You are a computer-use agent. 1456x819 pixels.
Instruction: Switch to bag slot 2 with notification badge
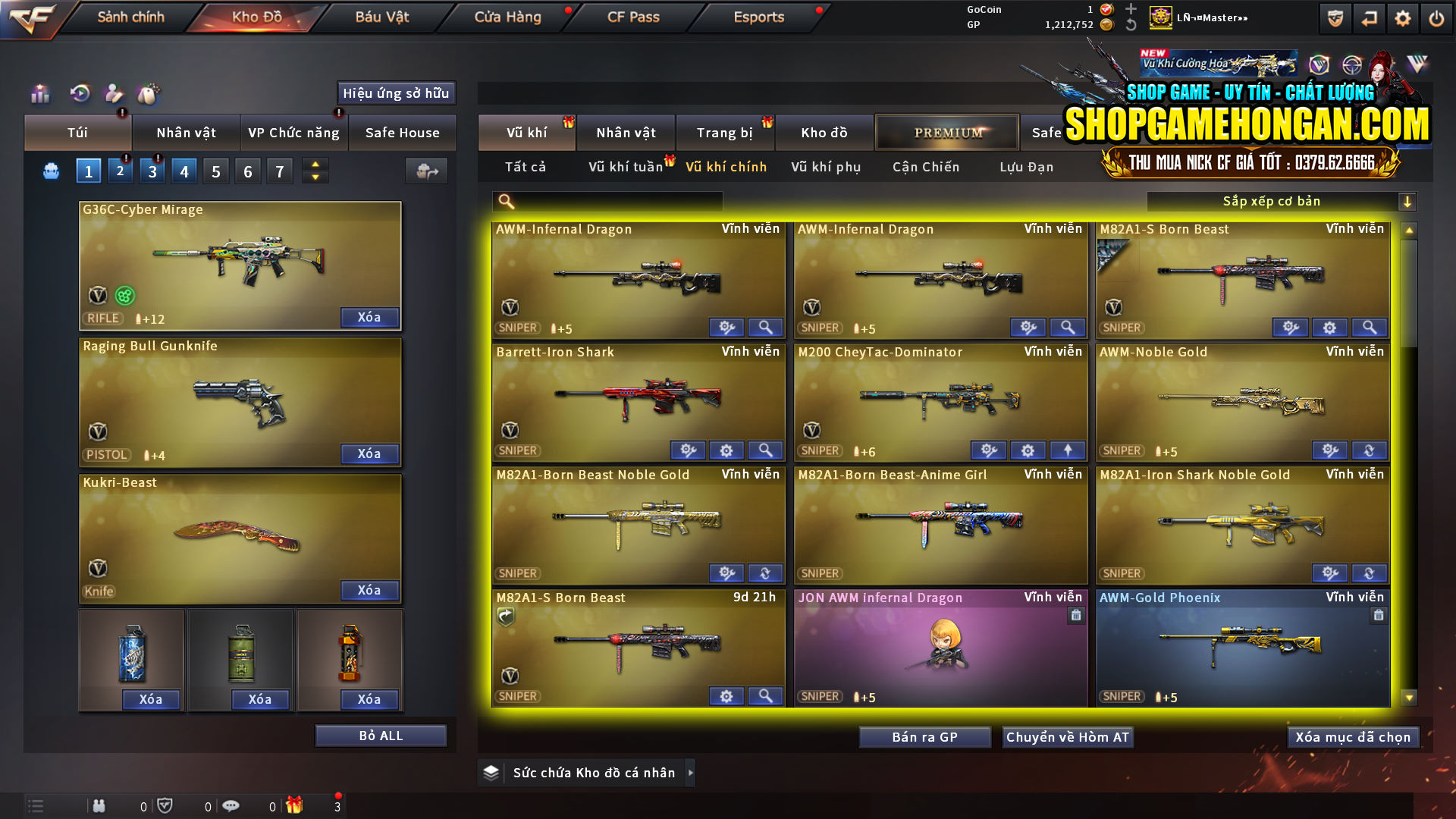(120, 171)
